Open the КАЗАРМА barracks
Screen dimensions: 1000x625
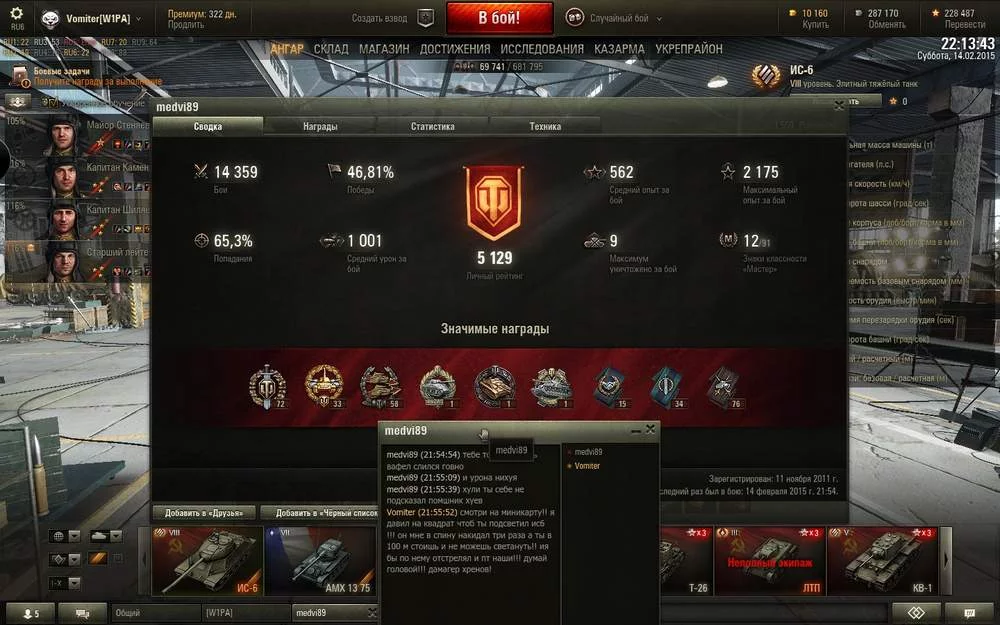click(619, 49)
